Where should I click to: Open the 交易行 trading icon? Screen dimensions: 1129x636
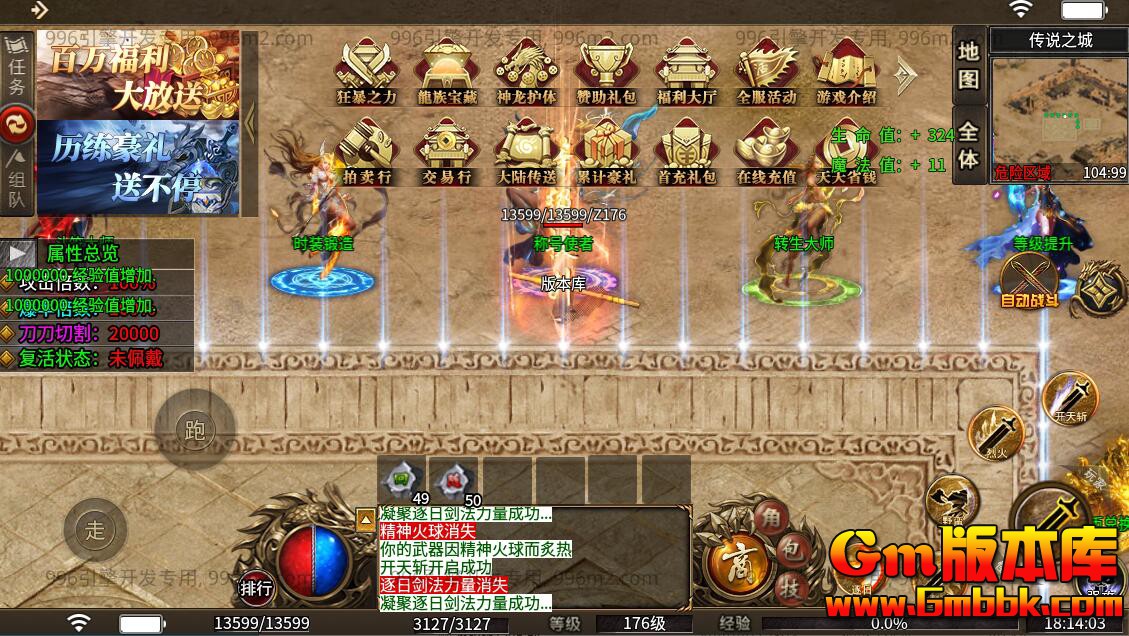[x=448, y=151]
